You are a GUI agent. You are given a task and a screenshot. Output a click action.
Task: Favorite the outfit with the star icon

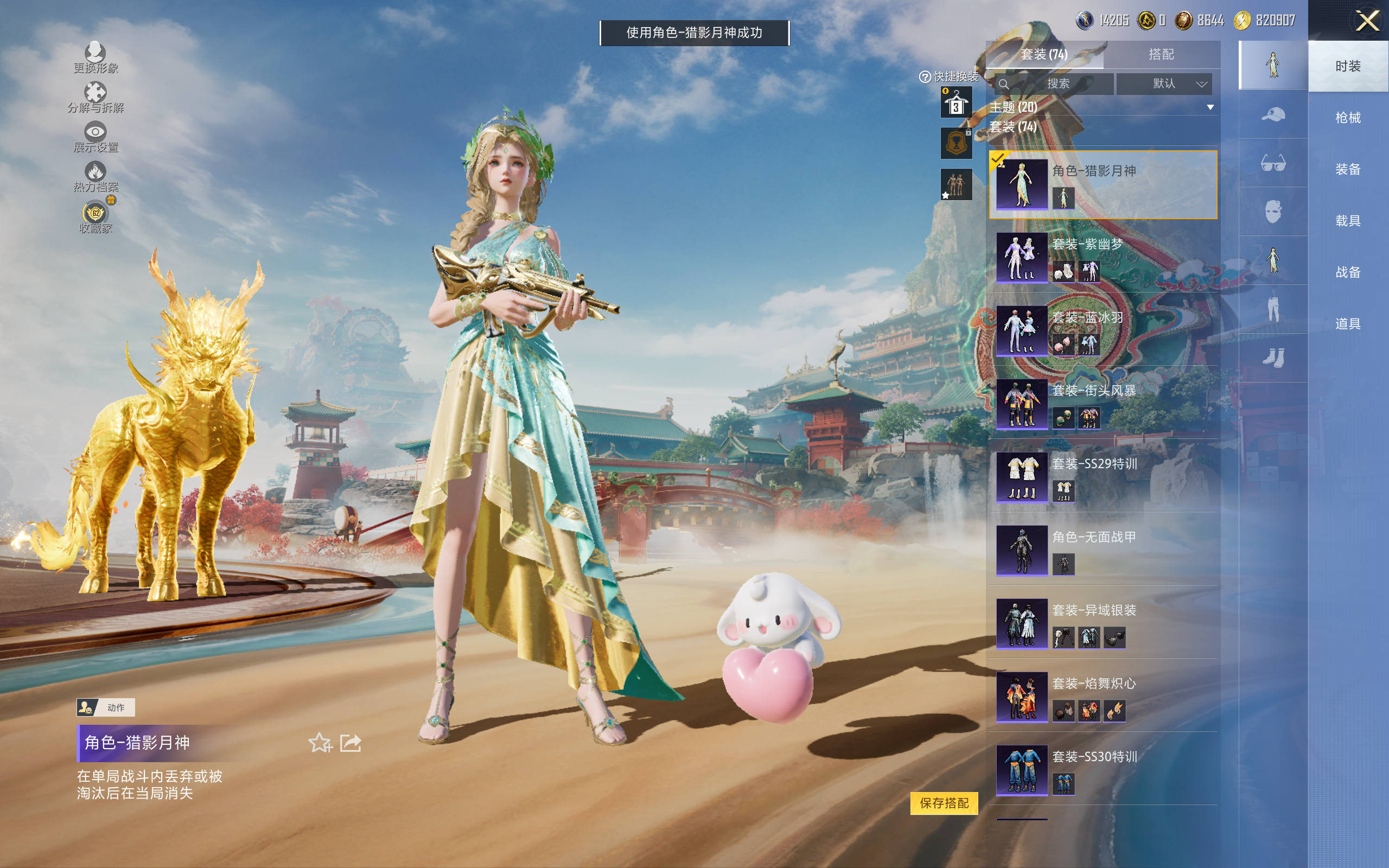(x=320, y=743)
